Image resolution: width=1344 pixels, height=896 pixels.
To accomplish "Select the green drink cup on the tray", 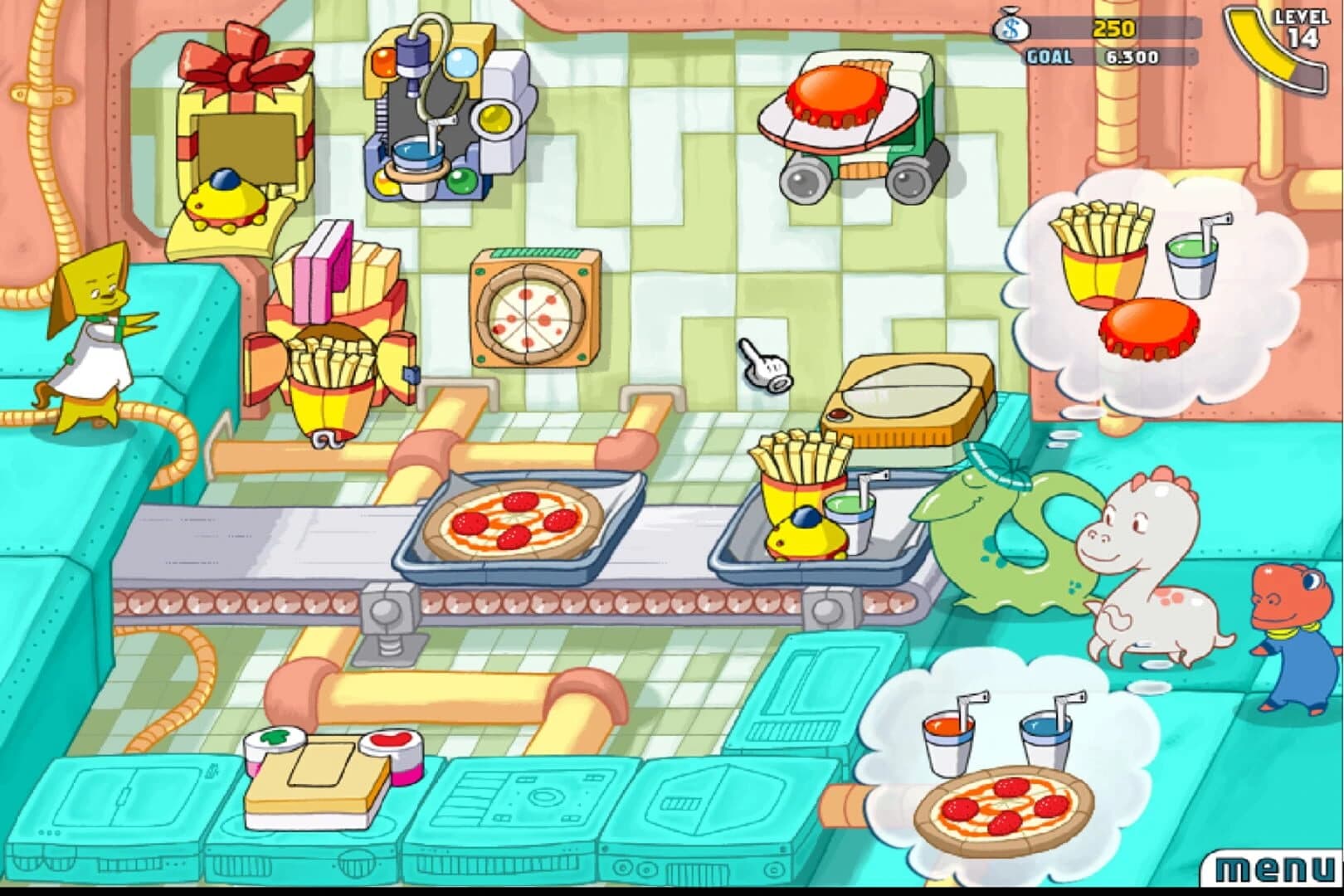I will 850,523.
